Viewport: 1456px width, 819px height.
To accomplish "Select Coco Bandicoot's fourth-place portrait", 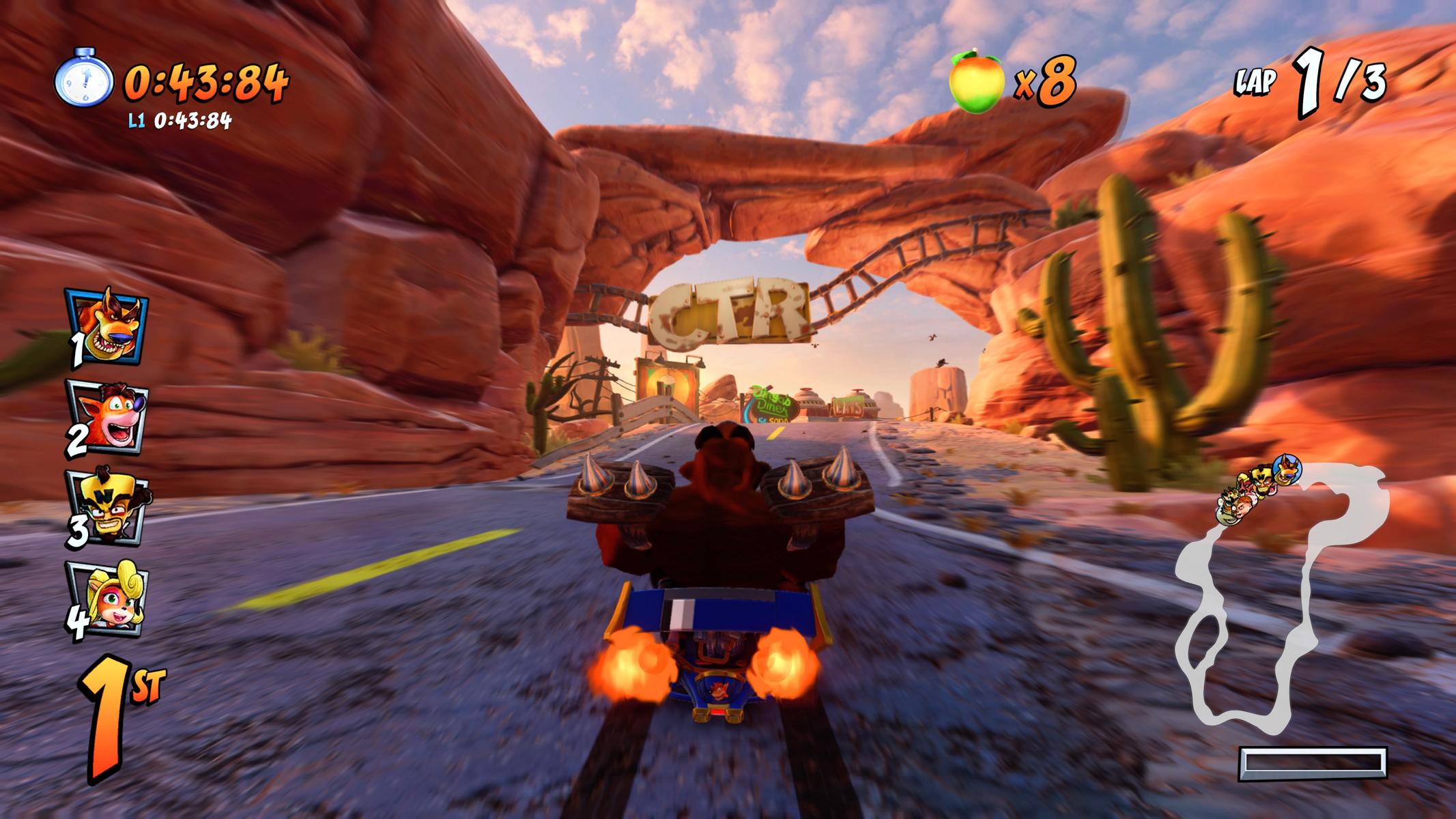I will (108, 598).
